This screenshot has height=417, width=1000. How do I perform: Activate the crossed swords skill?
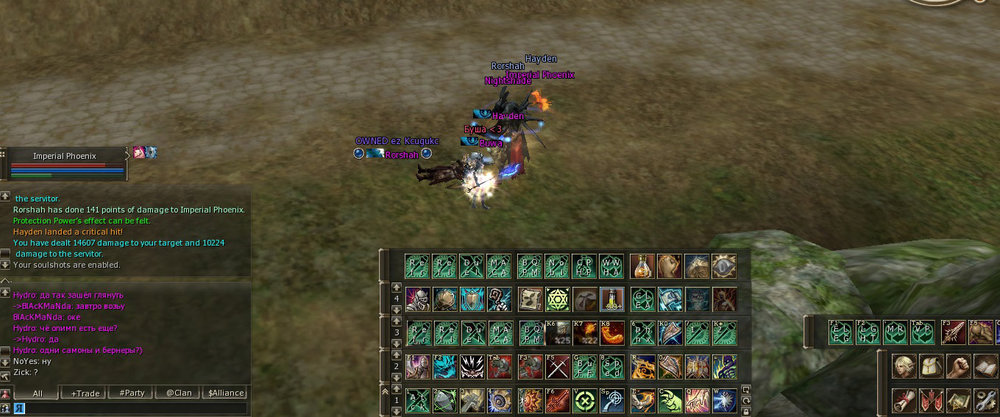tap(557, 366)
